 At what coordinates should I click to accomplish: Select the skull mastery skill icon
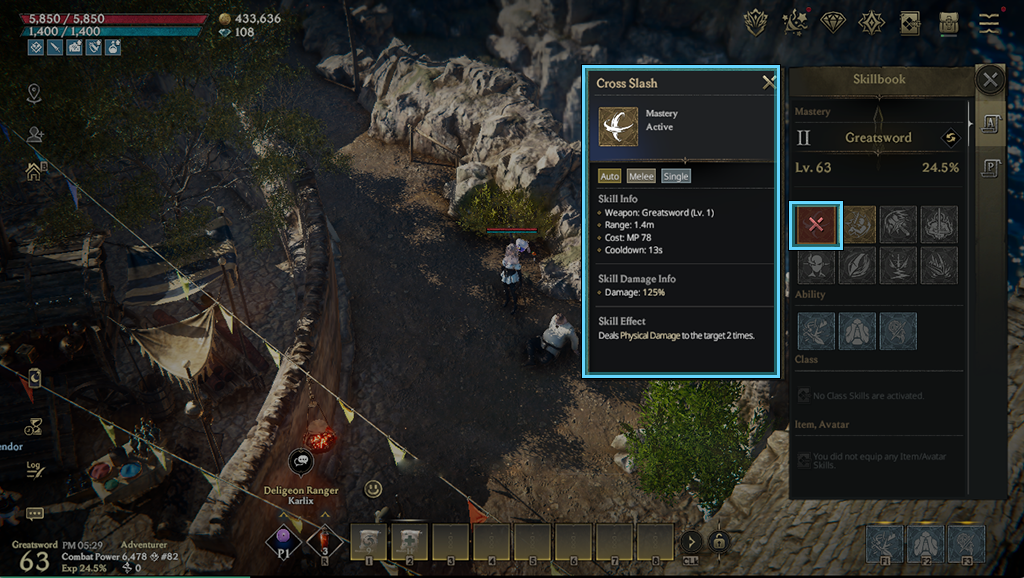pyautogui.click(x=816, y=265)
